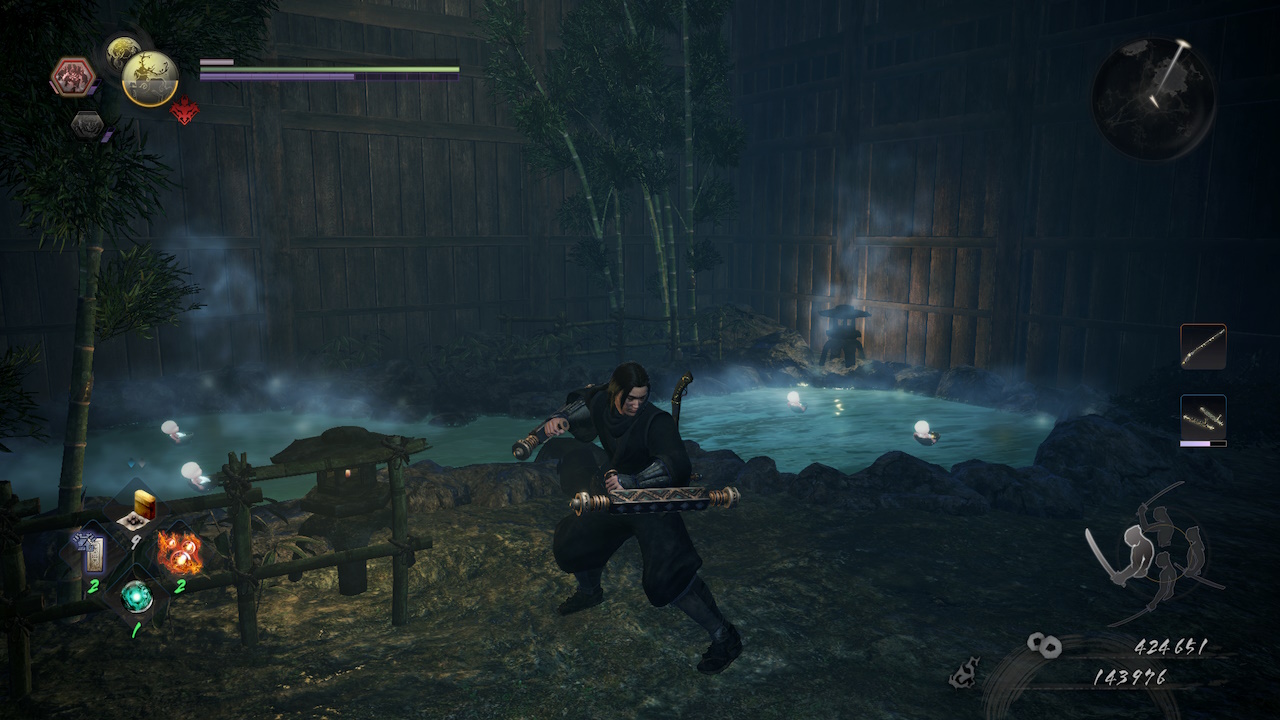This screenshot has width=1280, height=720.
Task: Select the gray hexagon soul core icon
Action: coord(87,125)
